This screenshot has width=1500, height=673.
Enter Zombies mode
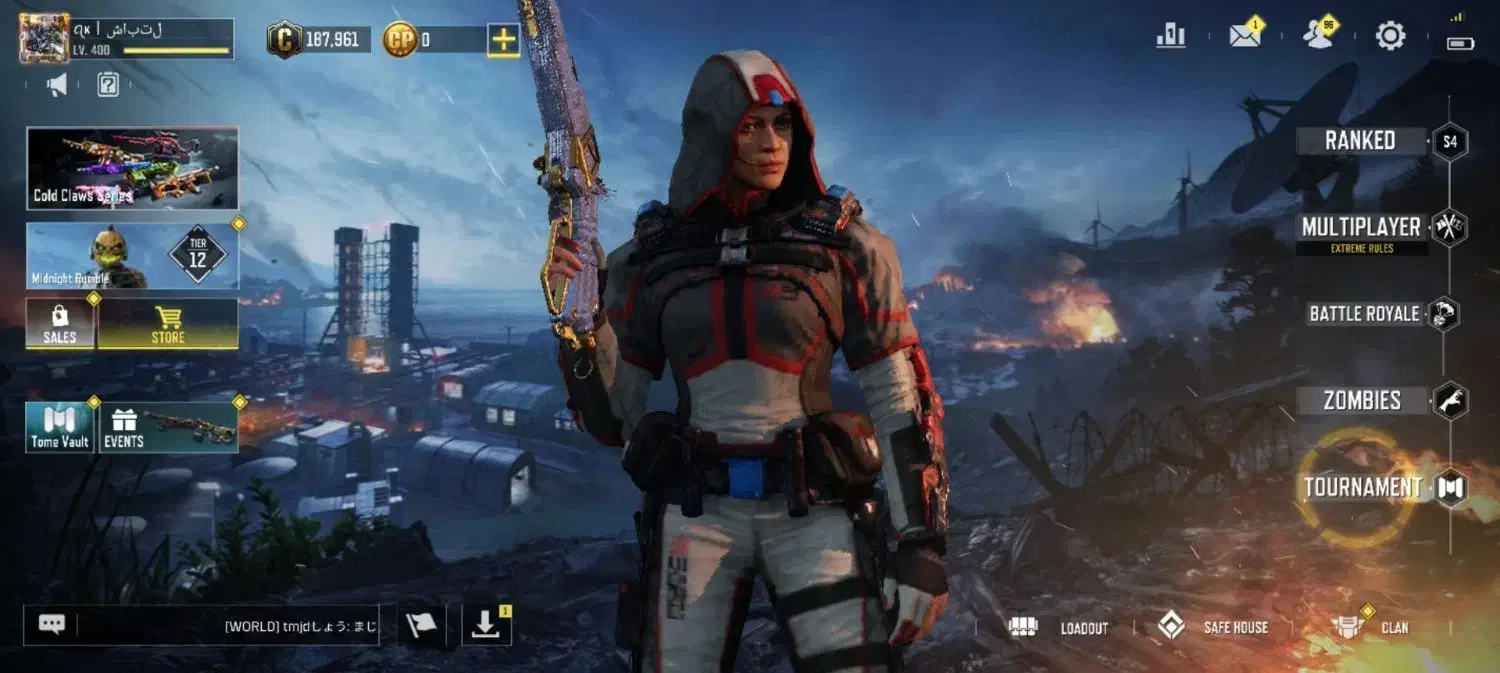click(1362, 401)
